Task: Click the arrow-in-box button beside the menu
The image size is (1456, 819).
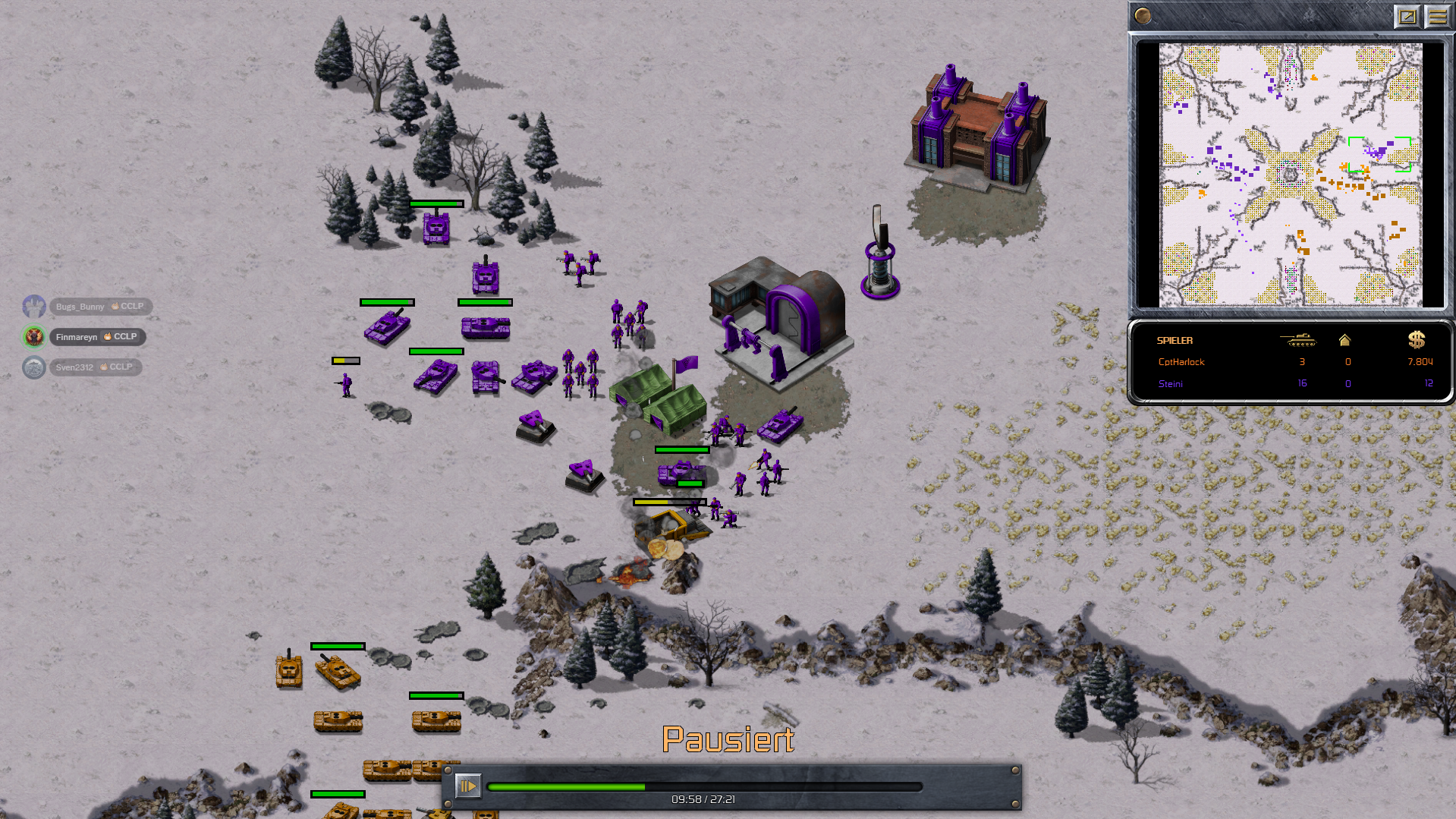Action: point(1407,16)
